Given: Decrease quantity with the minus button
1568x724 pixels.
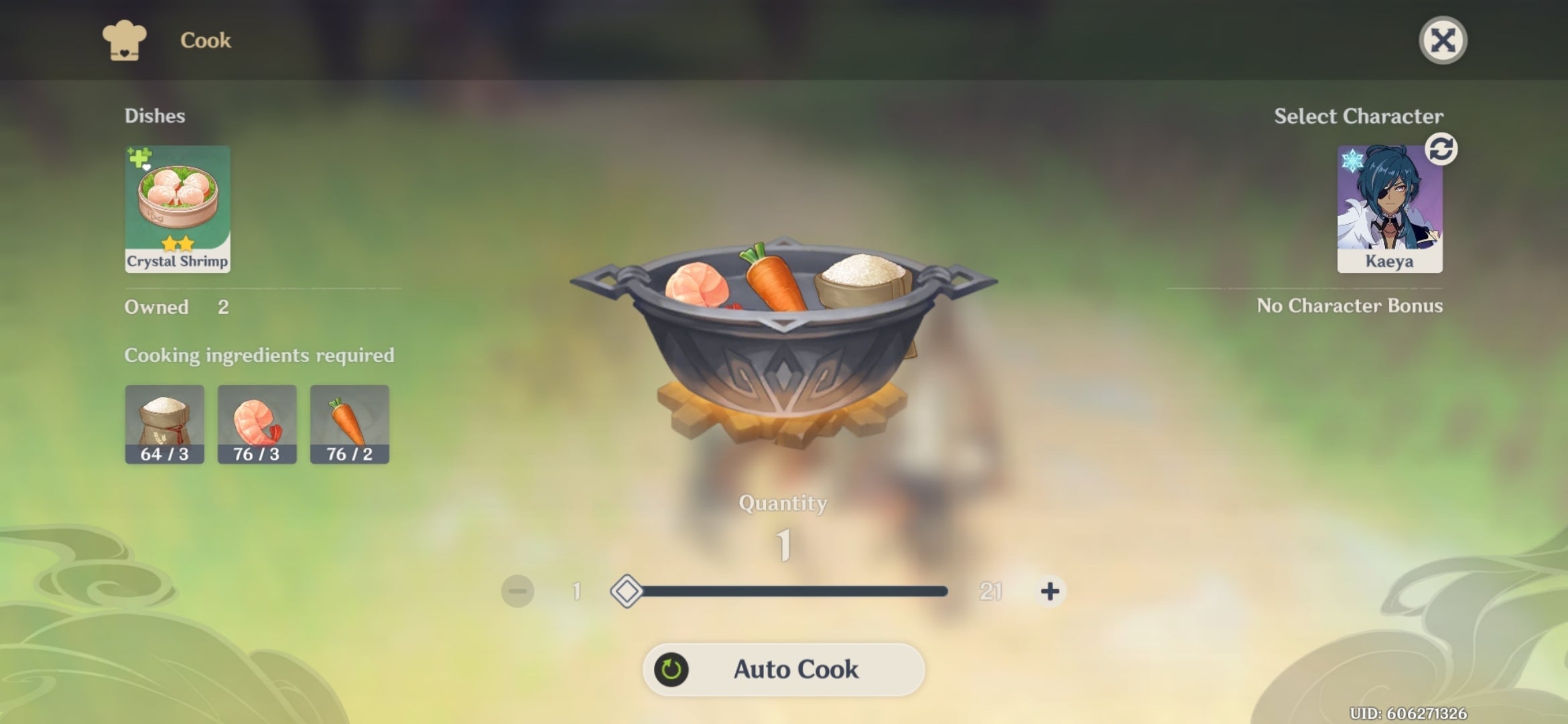Looking at the screenshot, I should click(517, 591).
